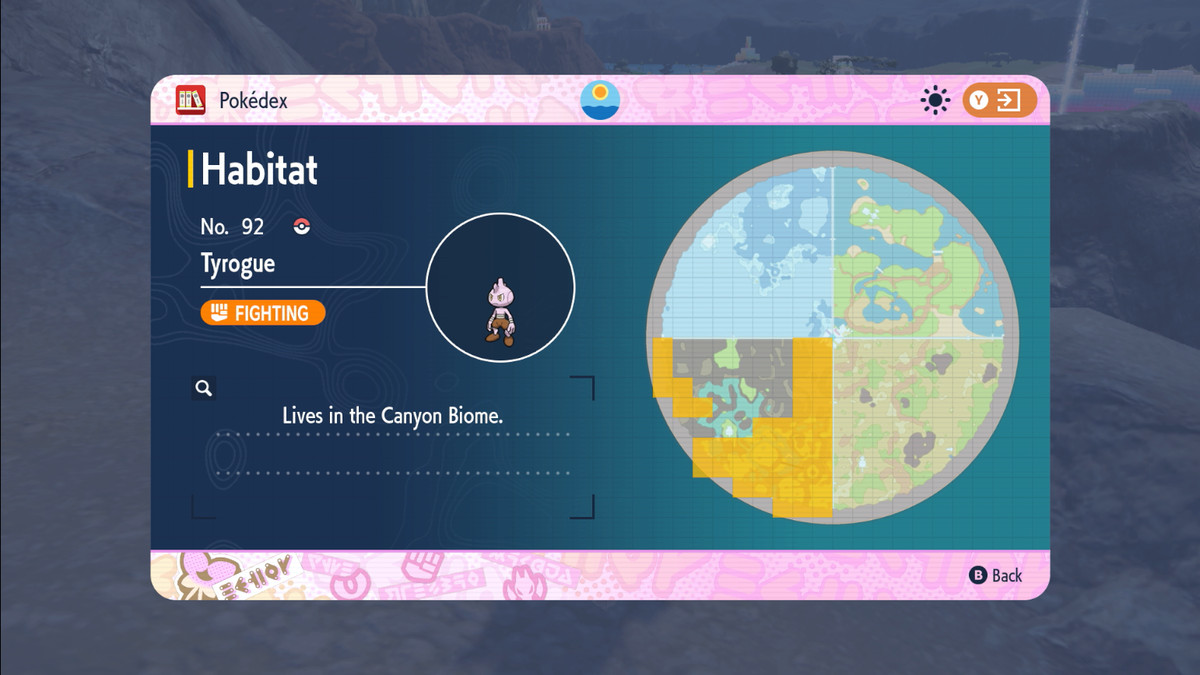Click the sunrise emblem at top center
1200x675 pixels.
point(600,100)
